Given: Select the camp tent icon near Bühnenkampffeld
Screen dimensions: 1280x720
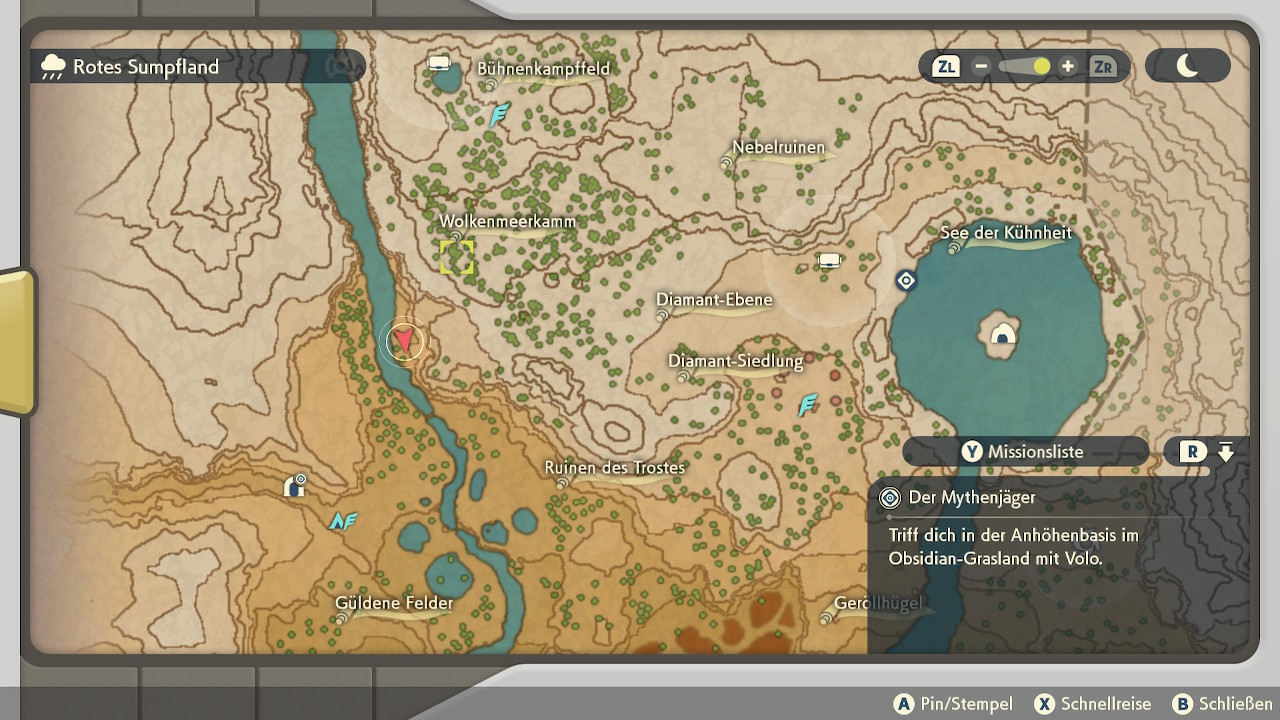Looking at the screenshot, I should pyautogui.click(x=439, y=64).
